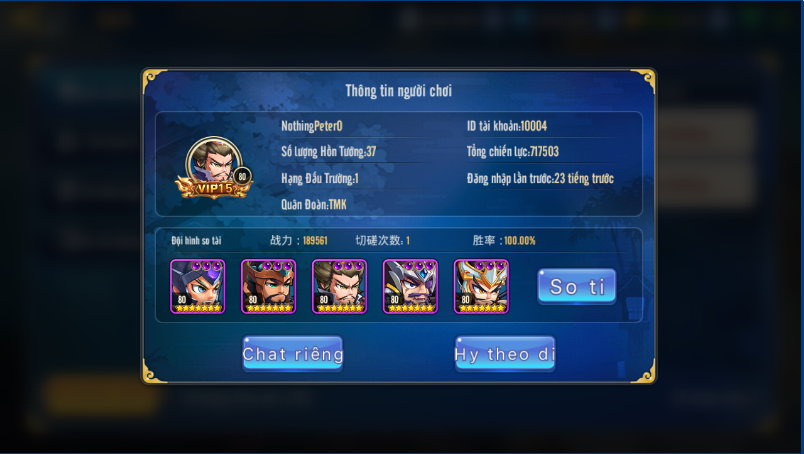The width and height of the screenshot is (804, 454).
Task: Pick the hero with white winged helmet
Action: [x=481, y=286]
